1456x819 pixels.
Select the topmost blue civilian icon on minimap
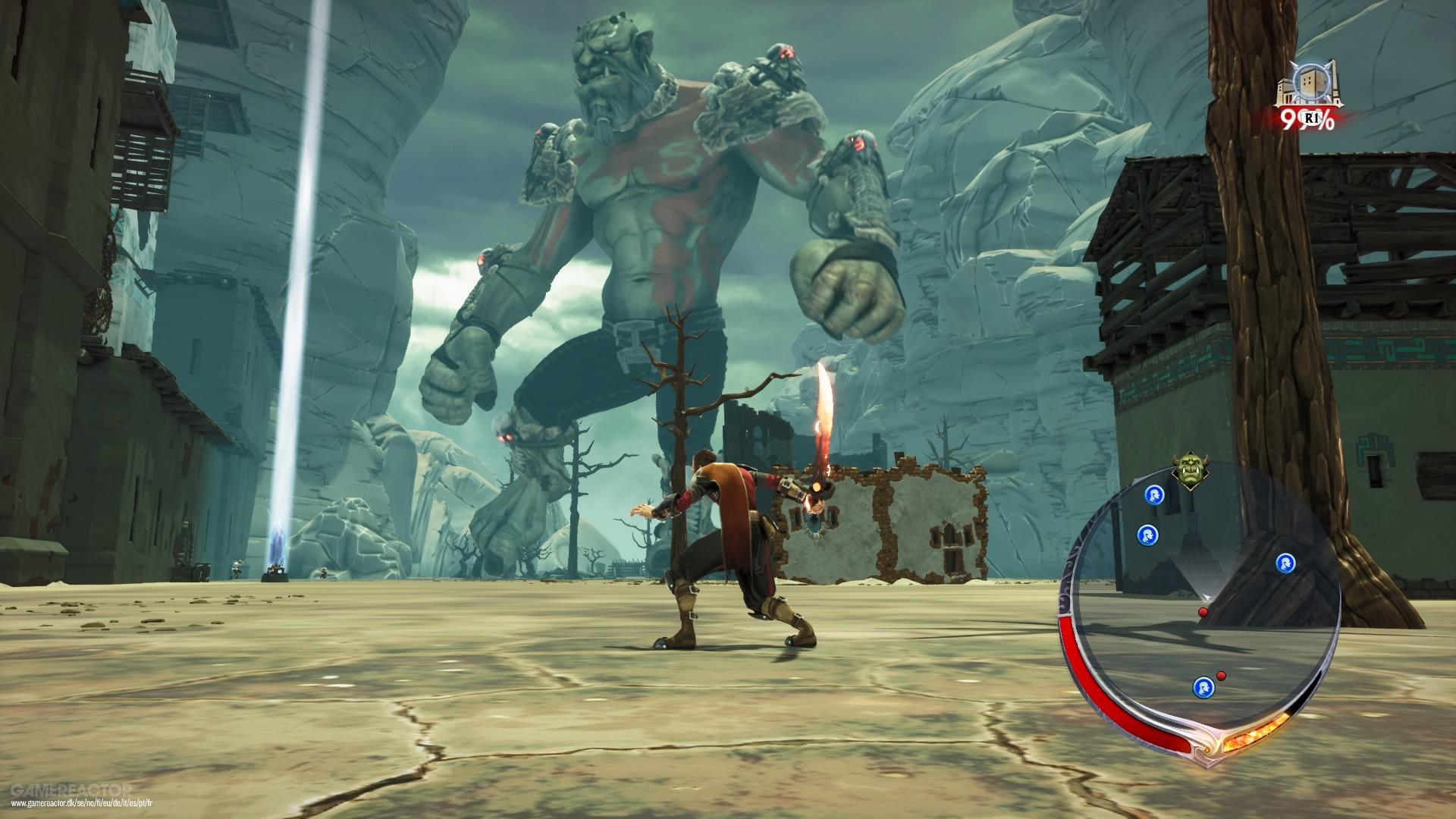click(x=1156, y=494)
